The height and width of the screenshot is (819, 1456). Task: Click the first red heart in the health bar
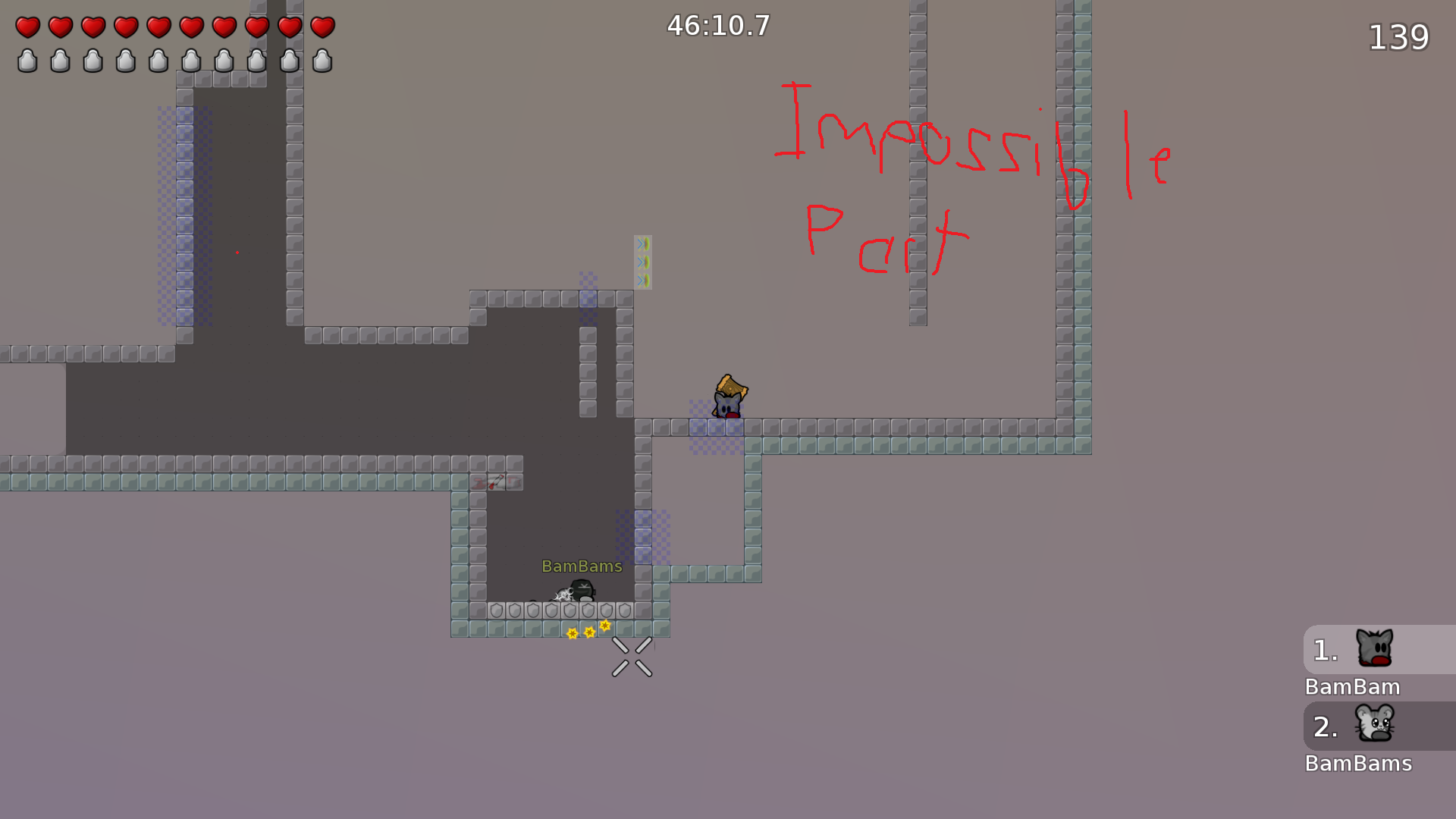[27, 28]
